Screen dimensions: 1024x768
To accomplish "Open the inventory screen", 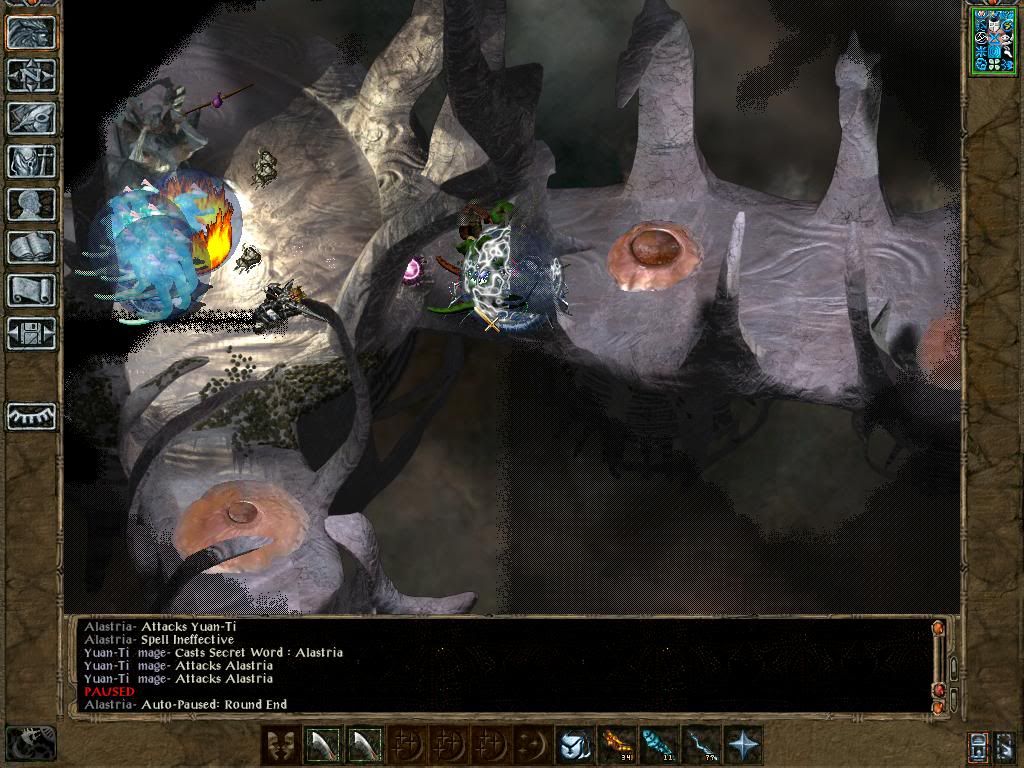I will [31, 162].
